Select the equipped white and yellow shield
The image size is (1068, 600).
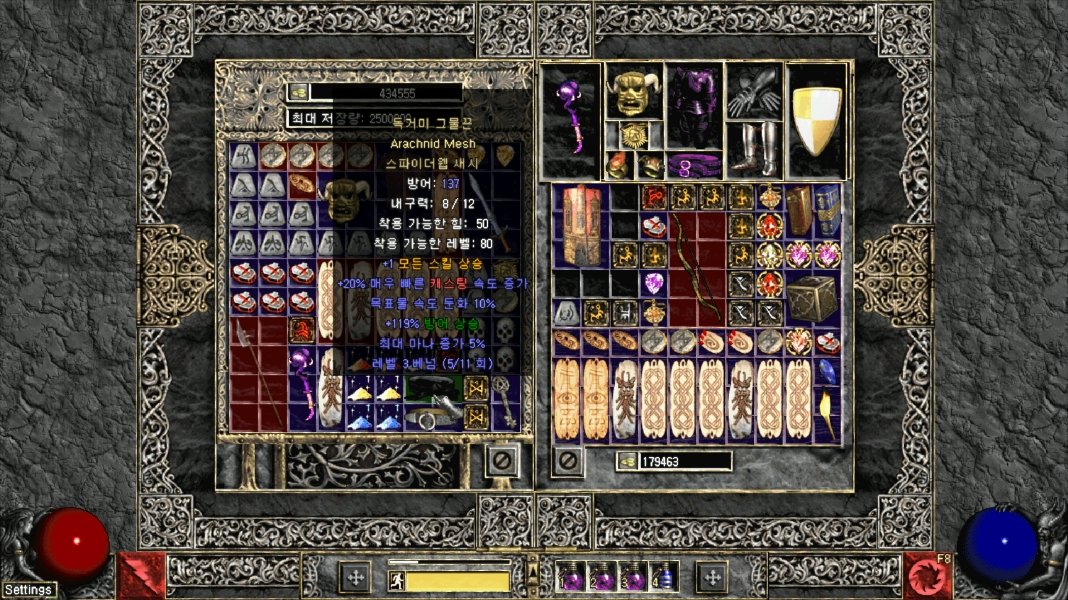tap(817, 120)
